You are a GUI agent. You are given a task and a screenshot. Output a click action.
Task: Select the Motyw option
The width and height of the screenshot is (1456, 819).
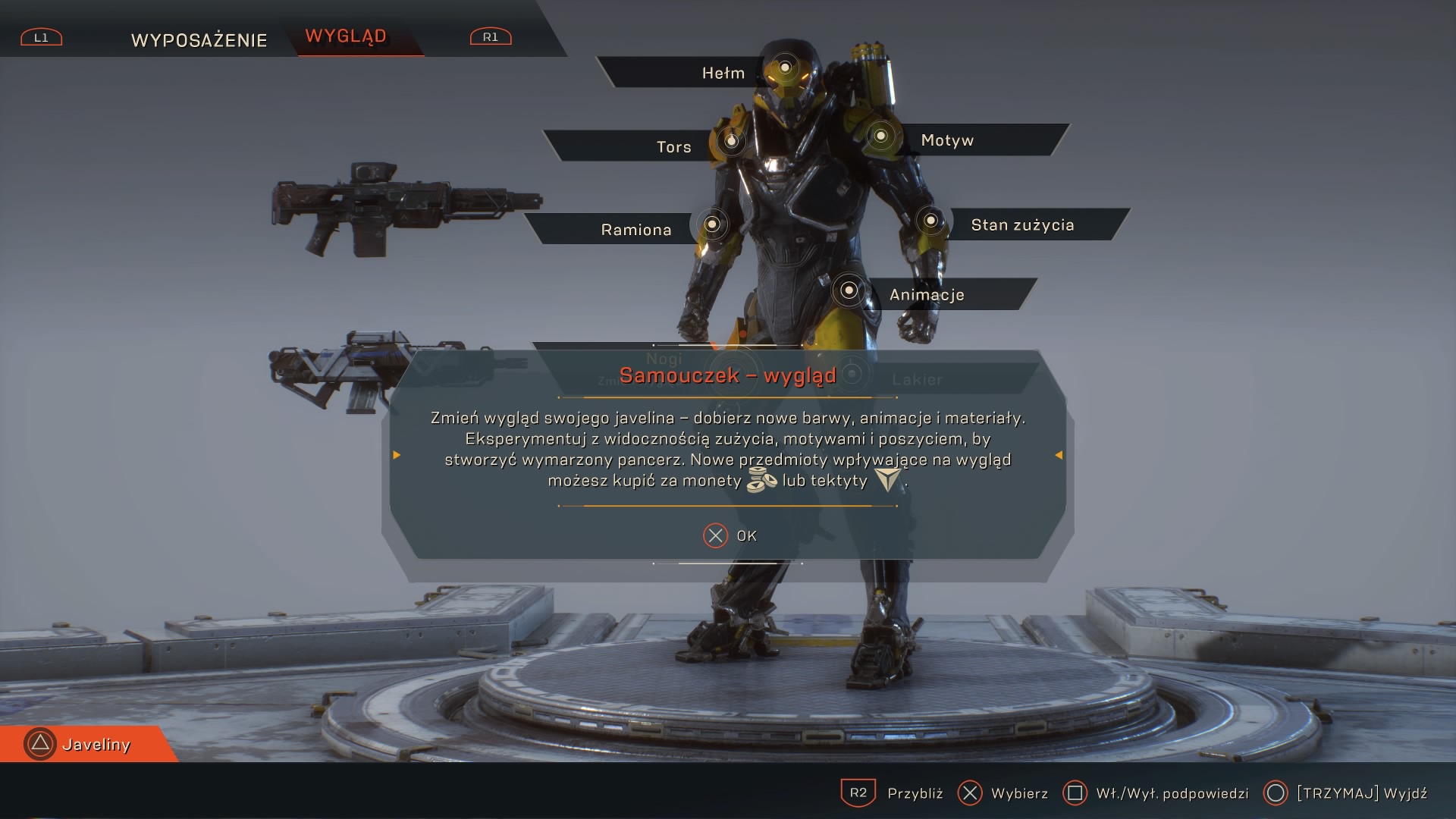coord(947,140)
